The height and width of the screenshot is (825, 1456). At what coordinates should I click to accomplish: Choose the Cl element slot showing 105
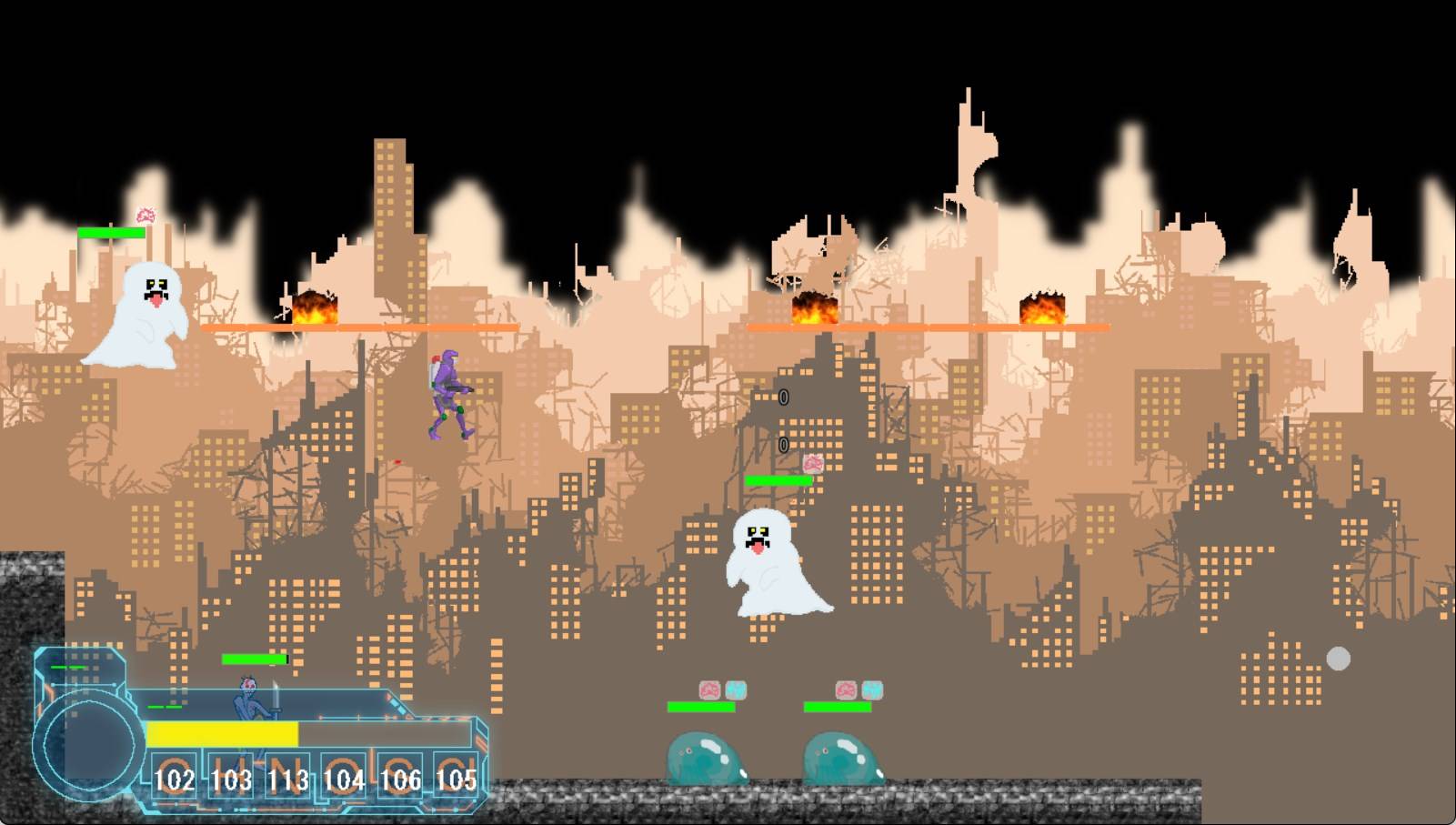[455, 776]
